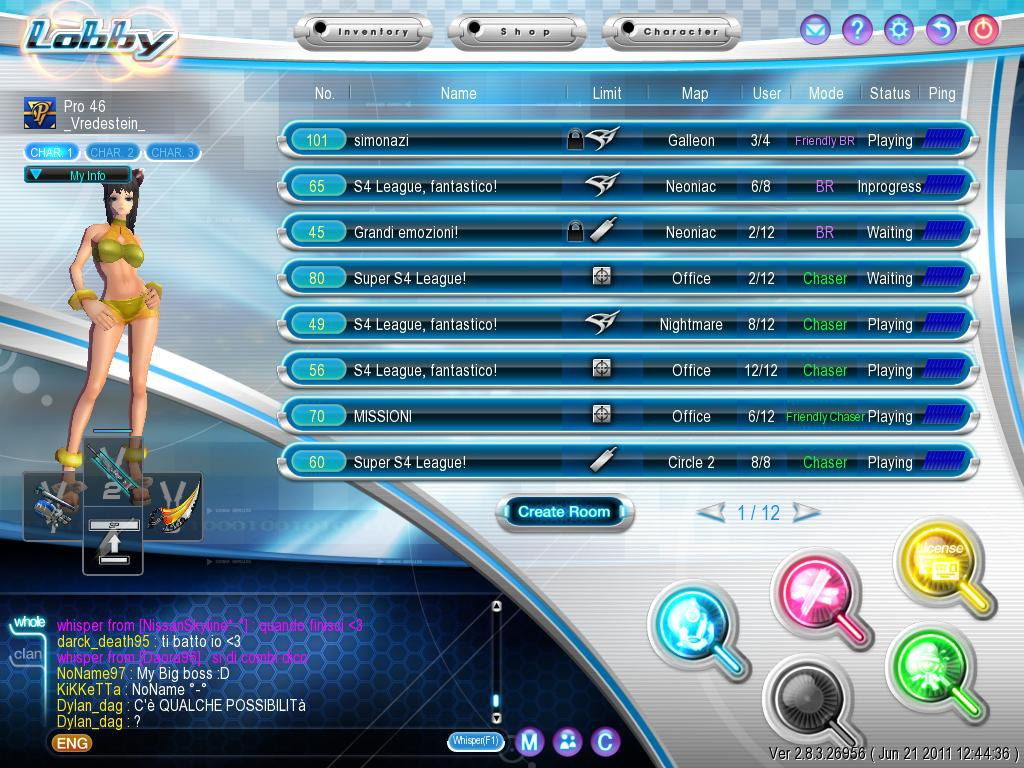This screenshot has height=768, width=1024.
Task: Open the Inventory menu
Action: pyautogui.click(x=364, y=32)
